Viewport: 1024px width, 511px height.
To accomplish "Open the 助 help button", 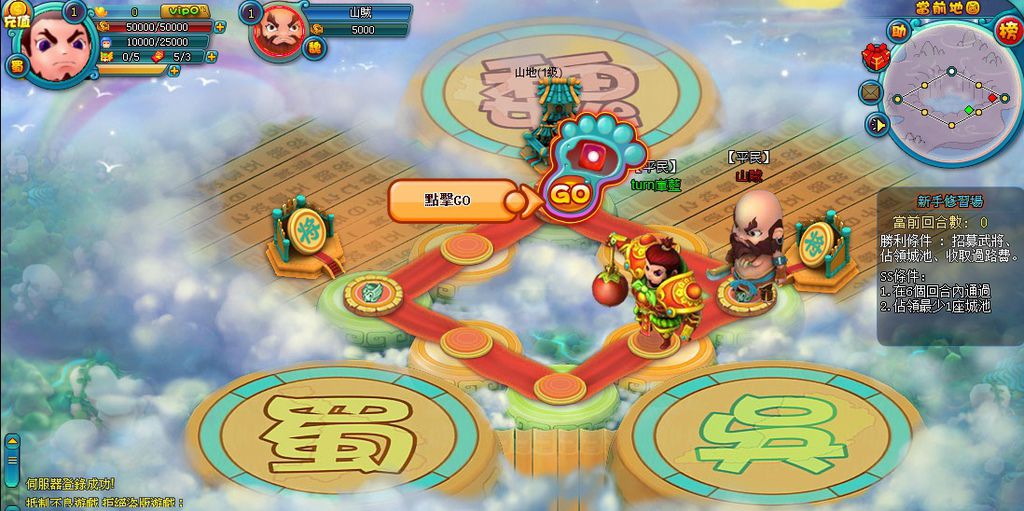I will 899,32.
